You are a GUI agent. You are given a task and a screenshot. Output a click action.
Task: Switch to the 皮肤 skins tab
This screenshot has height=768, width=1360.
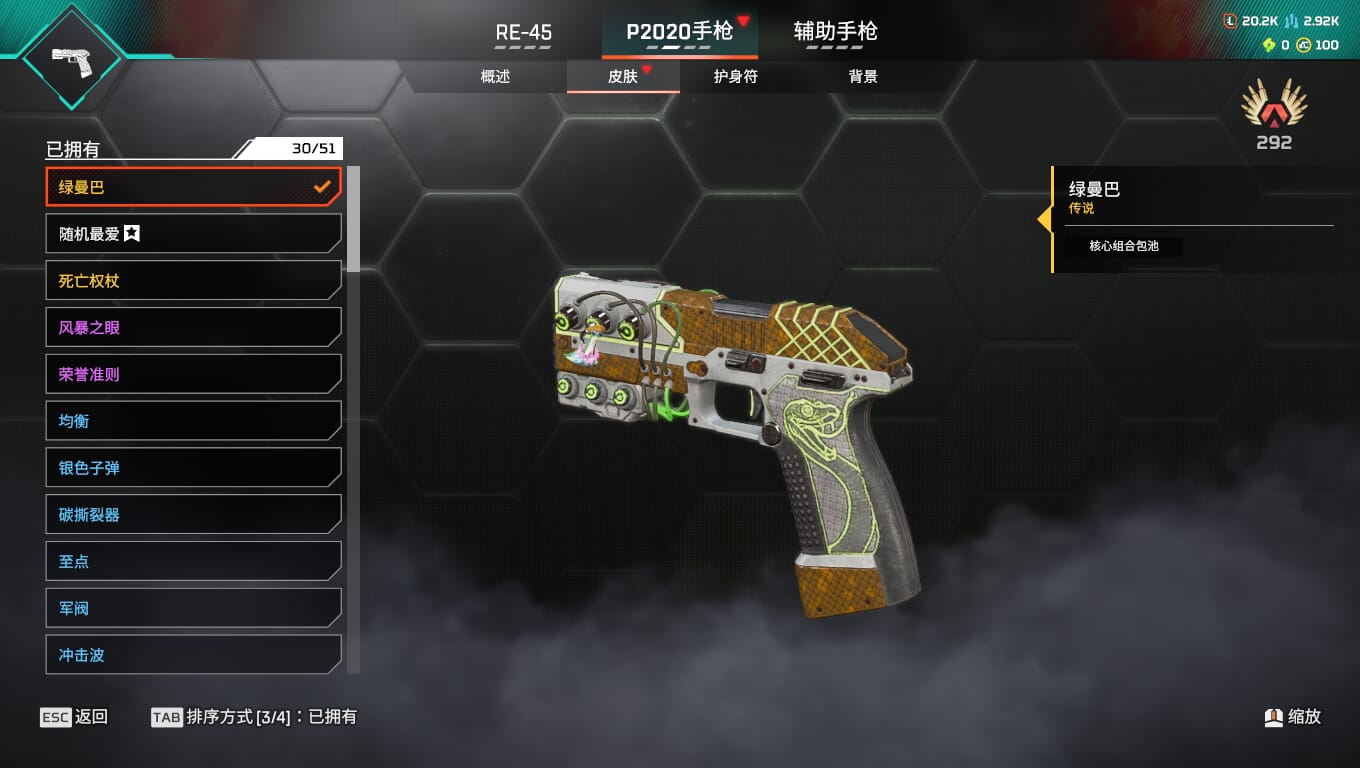click(623, 77)
